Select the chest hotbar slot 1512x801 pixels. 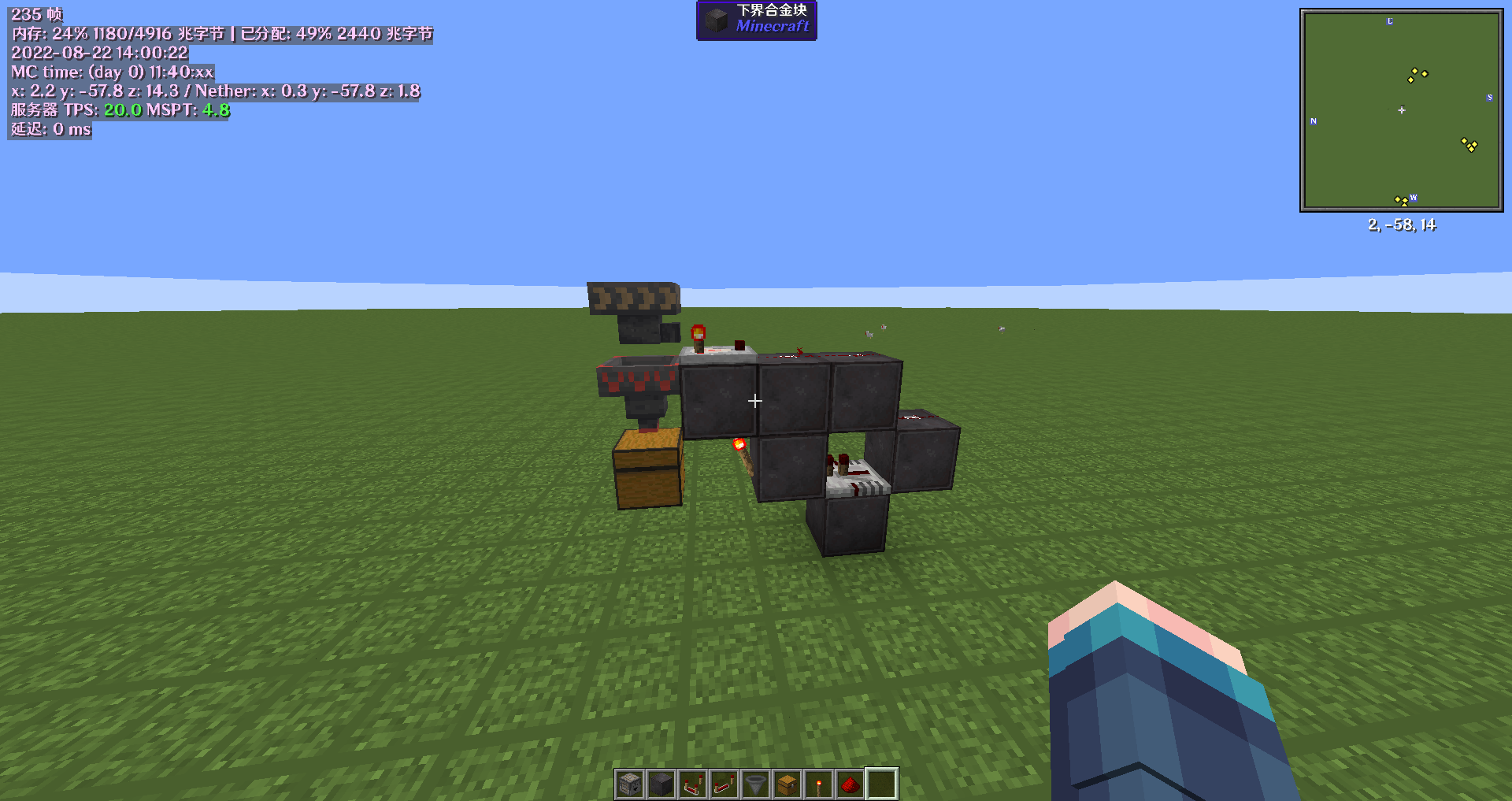tap(787, 784)
